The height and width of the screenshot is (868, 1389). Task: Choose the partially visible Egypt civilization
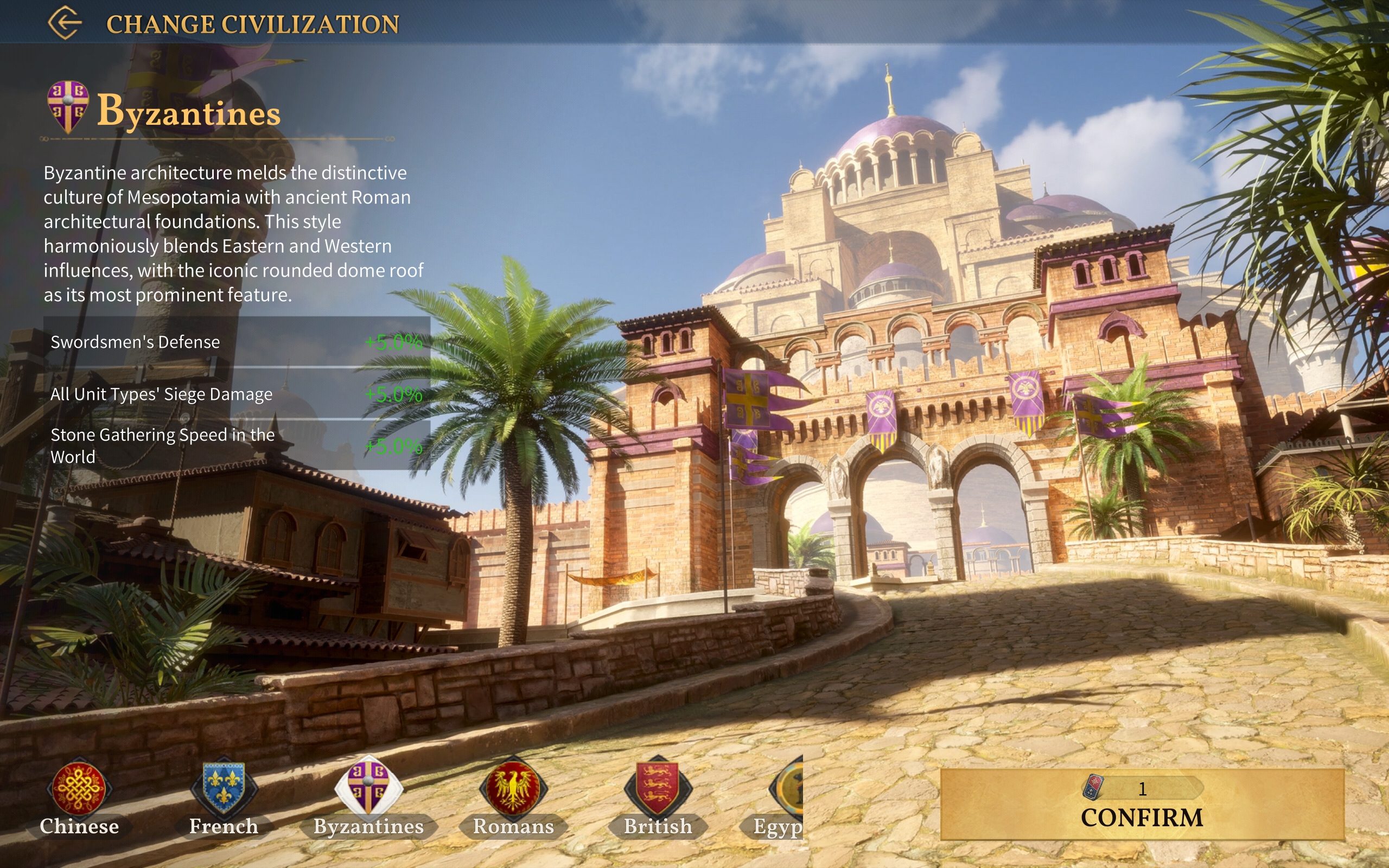pyautogui.click(x=787, y=792)
